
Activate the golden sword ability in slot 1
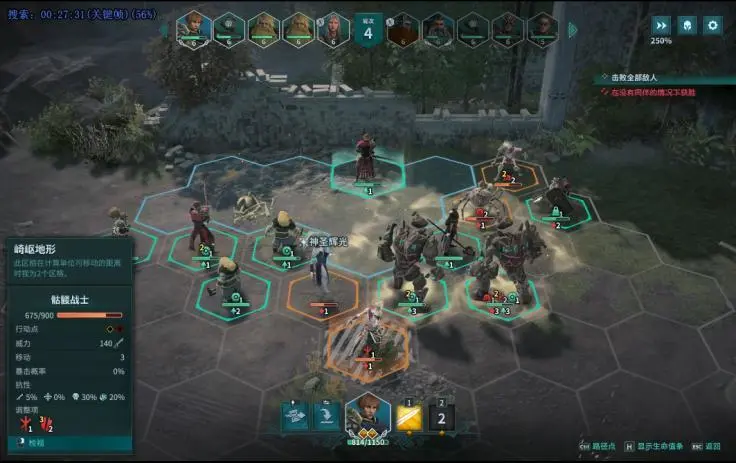(409, 418)
